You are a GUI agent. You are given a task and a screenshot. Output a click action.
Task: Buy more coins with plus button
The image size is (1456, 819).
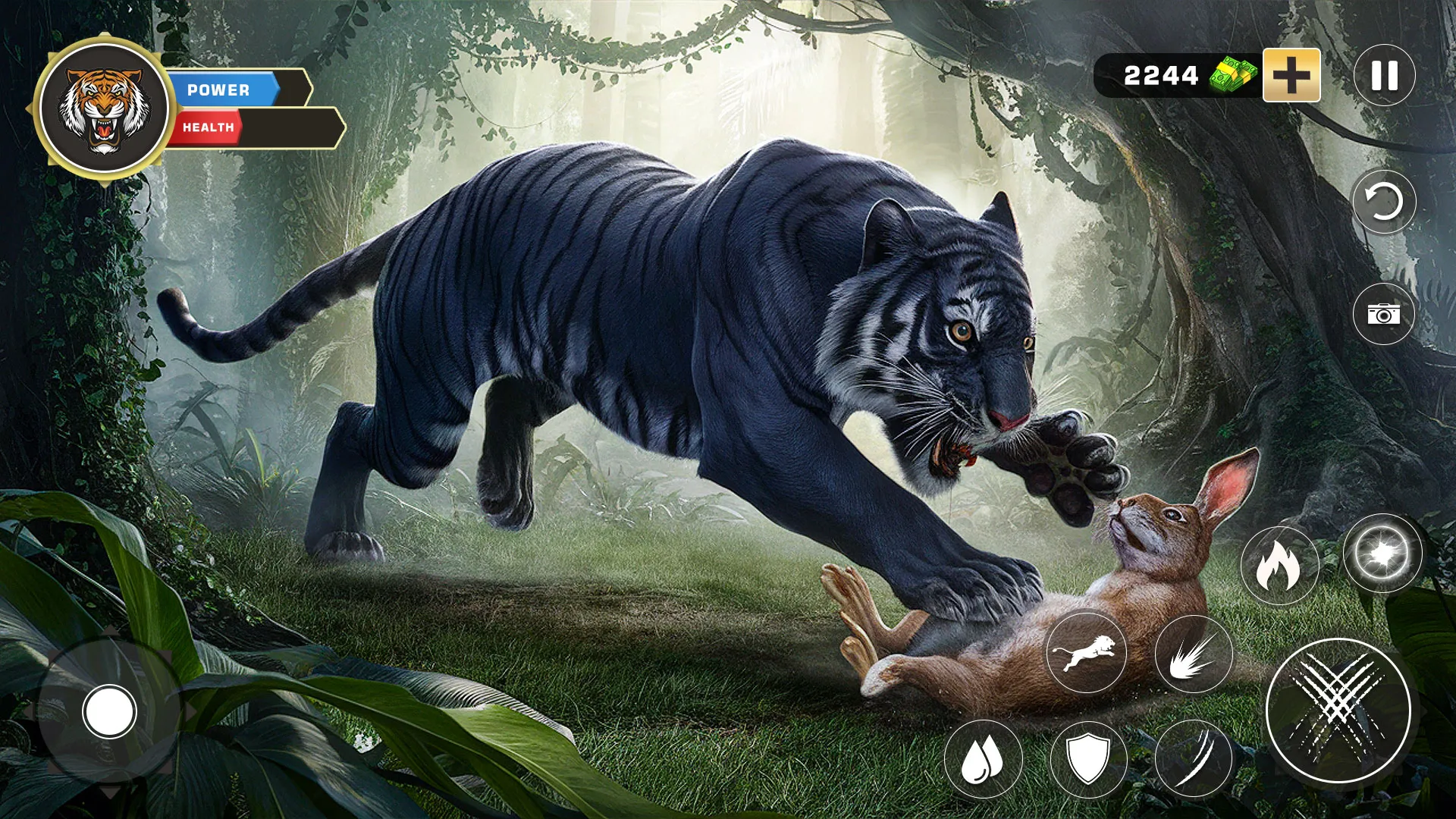point(1291,75)
